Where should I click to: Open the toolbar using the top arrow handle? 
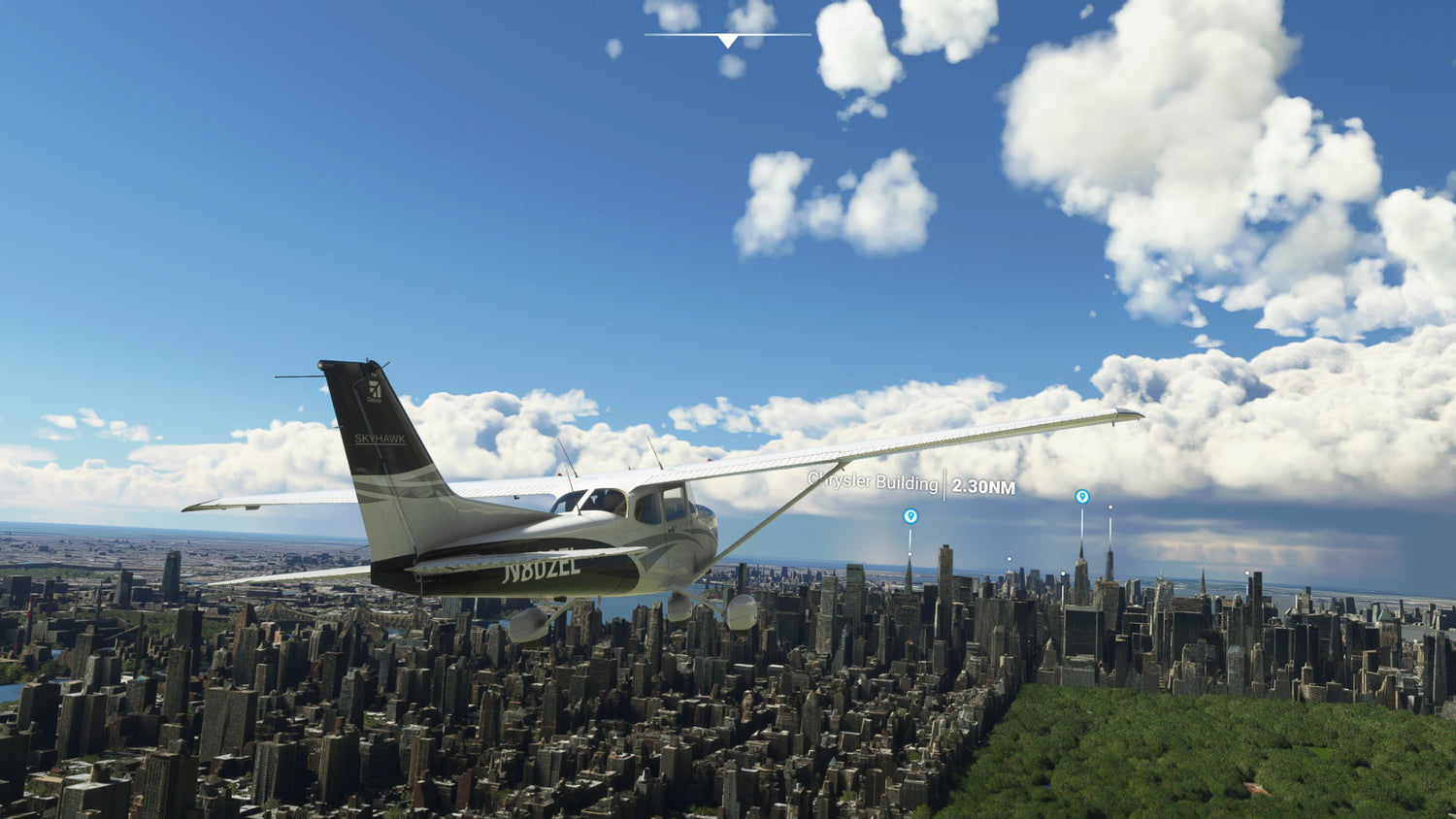click(x=728, y=40)
